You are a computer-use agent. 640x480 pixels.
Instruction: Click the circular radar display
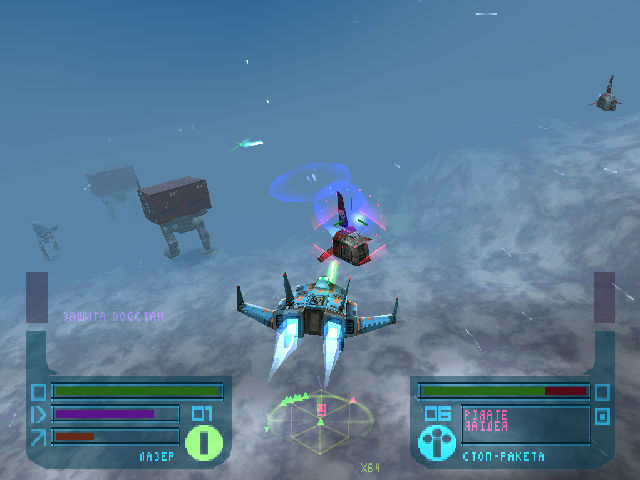pos(320,420)
